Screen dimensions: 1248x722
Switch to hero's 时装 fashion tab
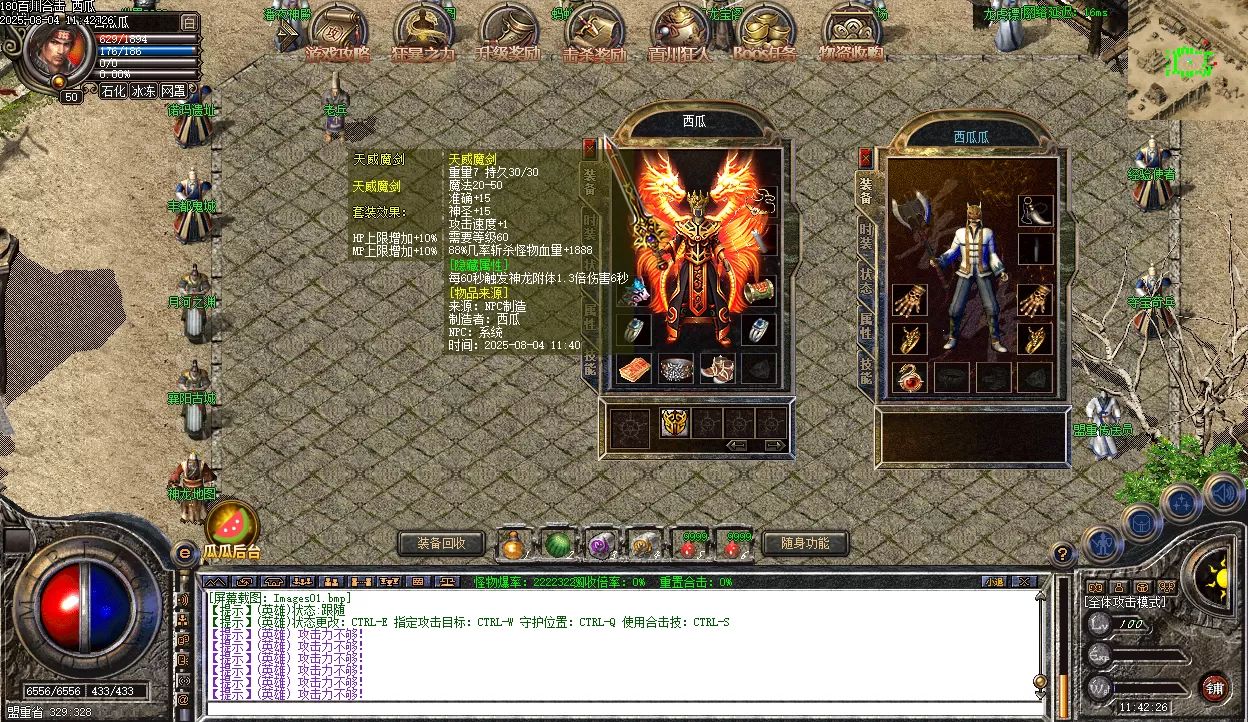click(x=865, y=236)
